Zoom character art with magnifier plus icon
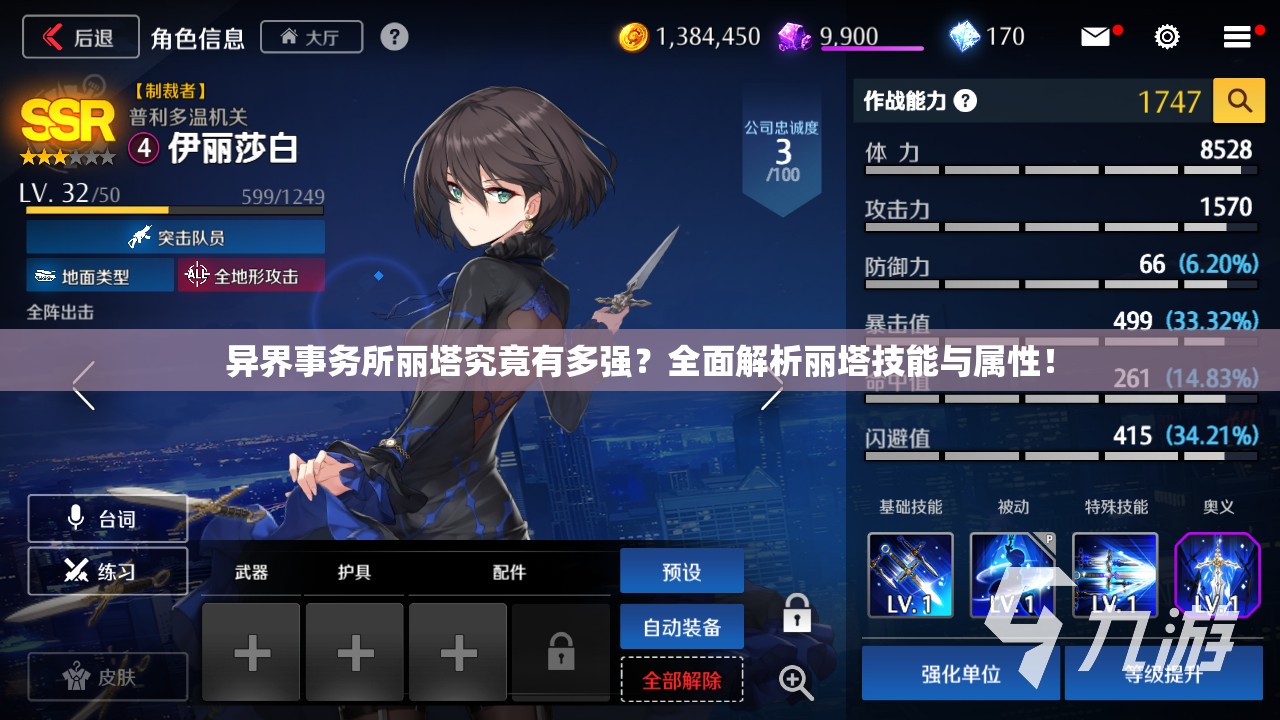1280x720 pixels. (796, 682)
